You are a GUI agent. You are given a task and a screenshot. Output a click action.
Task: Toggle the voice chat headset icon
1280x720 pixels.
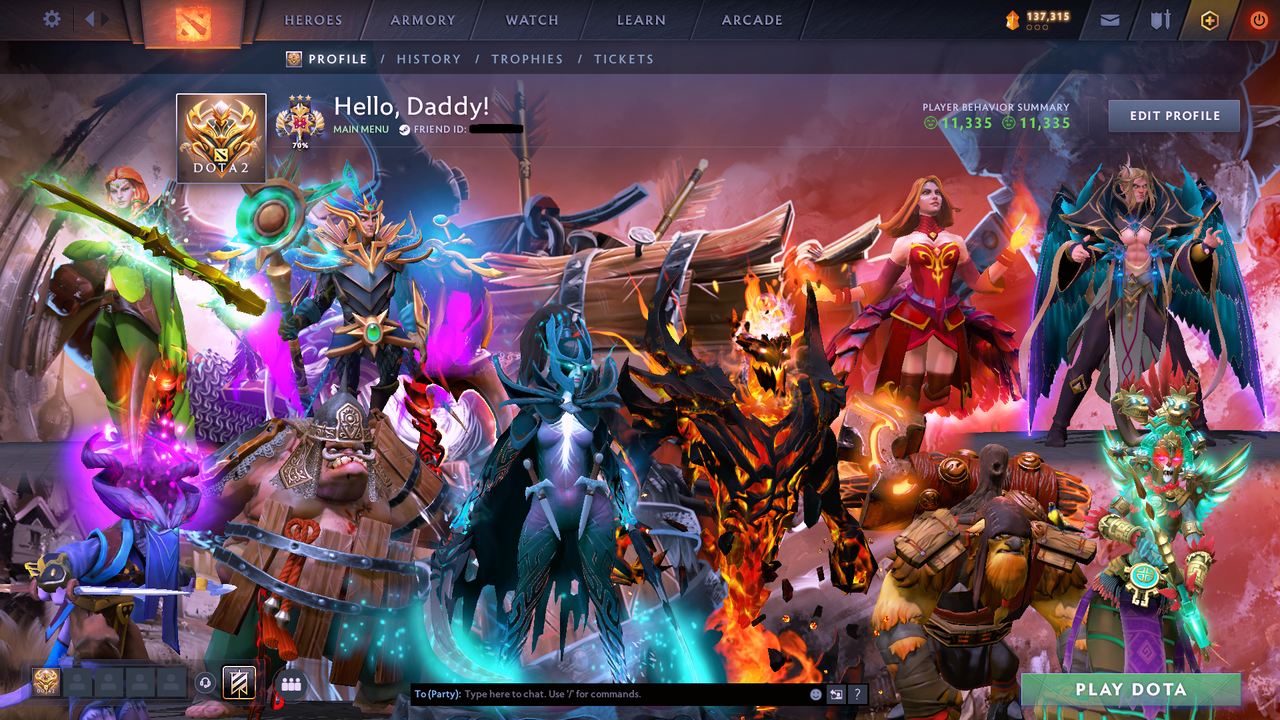[203, 684]
